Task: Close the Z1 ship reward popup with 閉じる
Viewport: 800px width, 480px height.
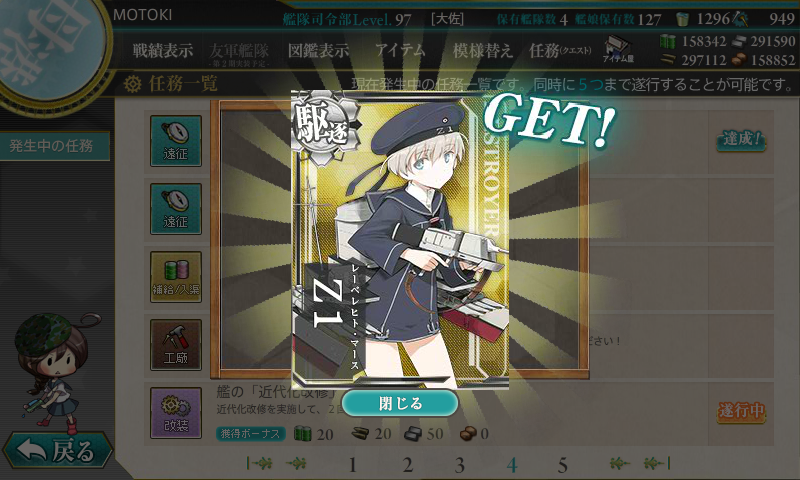Action: (x=400, y=403)
